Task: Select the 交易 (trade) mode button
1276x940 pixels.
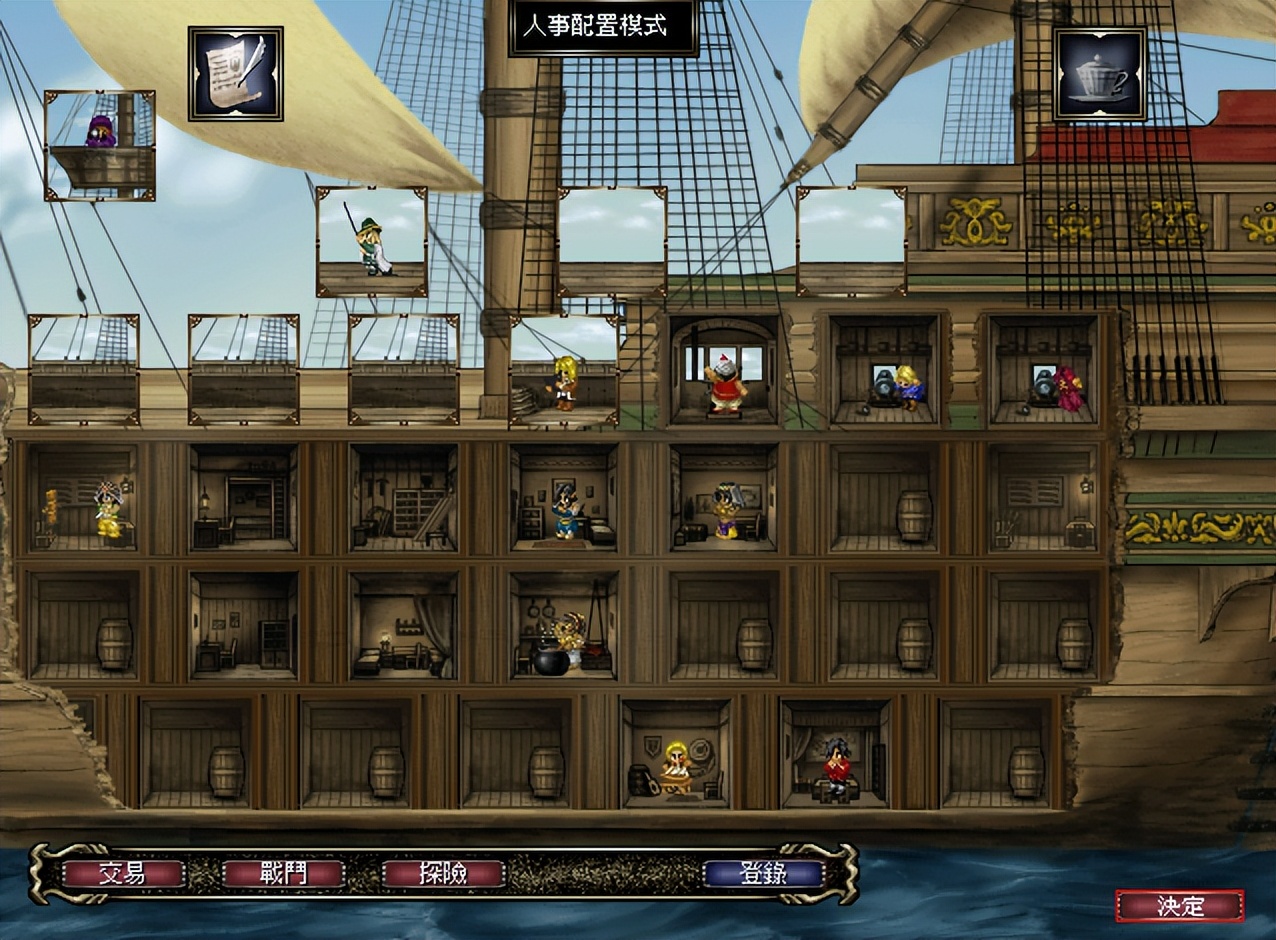Action: [x=123, y=873]
